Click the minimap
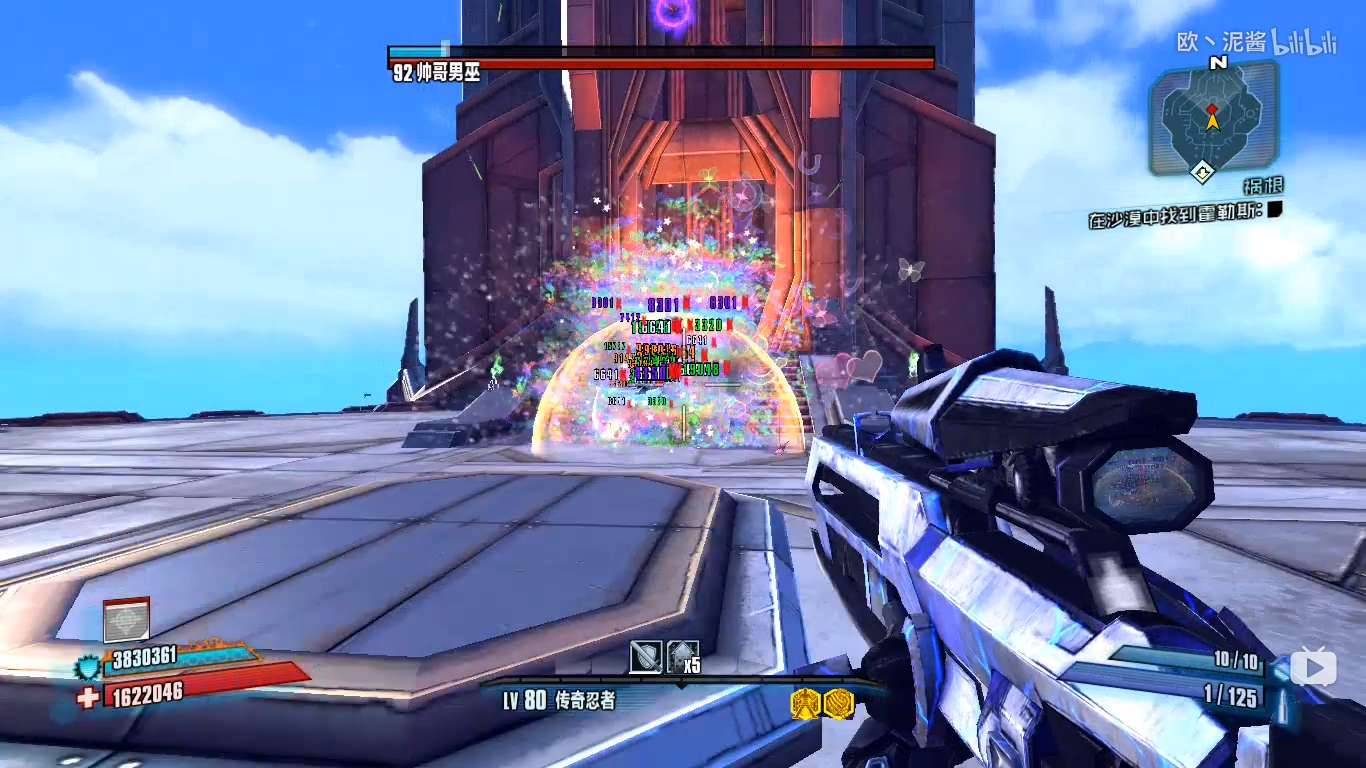The width and height of the screenshot is (1366, 768). [1213, 118]
